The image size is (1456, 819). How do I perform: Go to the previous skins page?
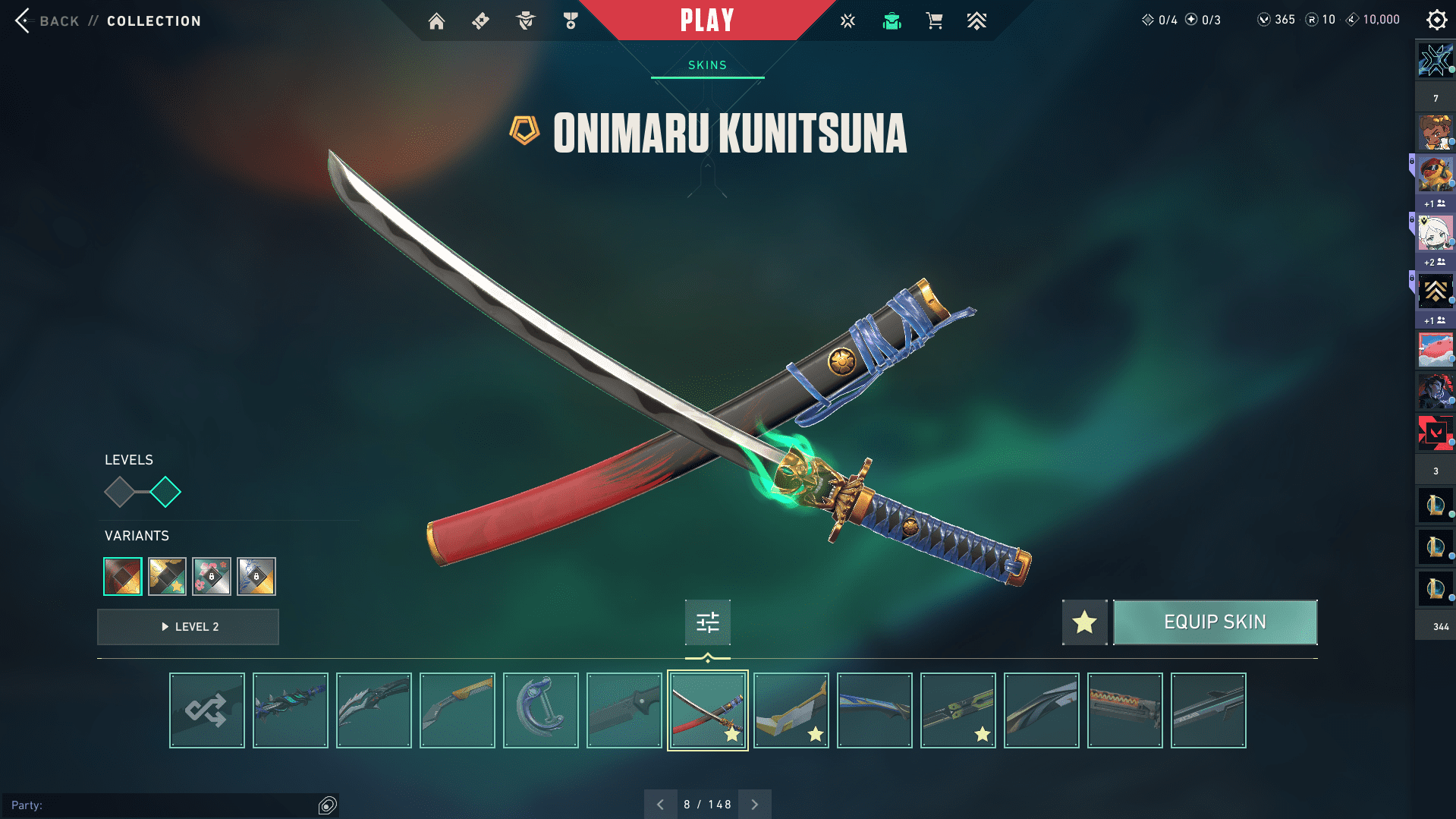coord(660,805)
